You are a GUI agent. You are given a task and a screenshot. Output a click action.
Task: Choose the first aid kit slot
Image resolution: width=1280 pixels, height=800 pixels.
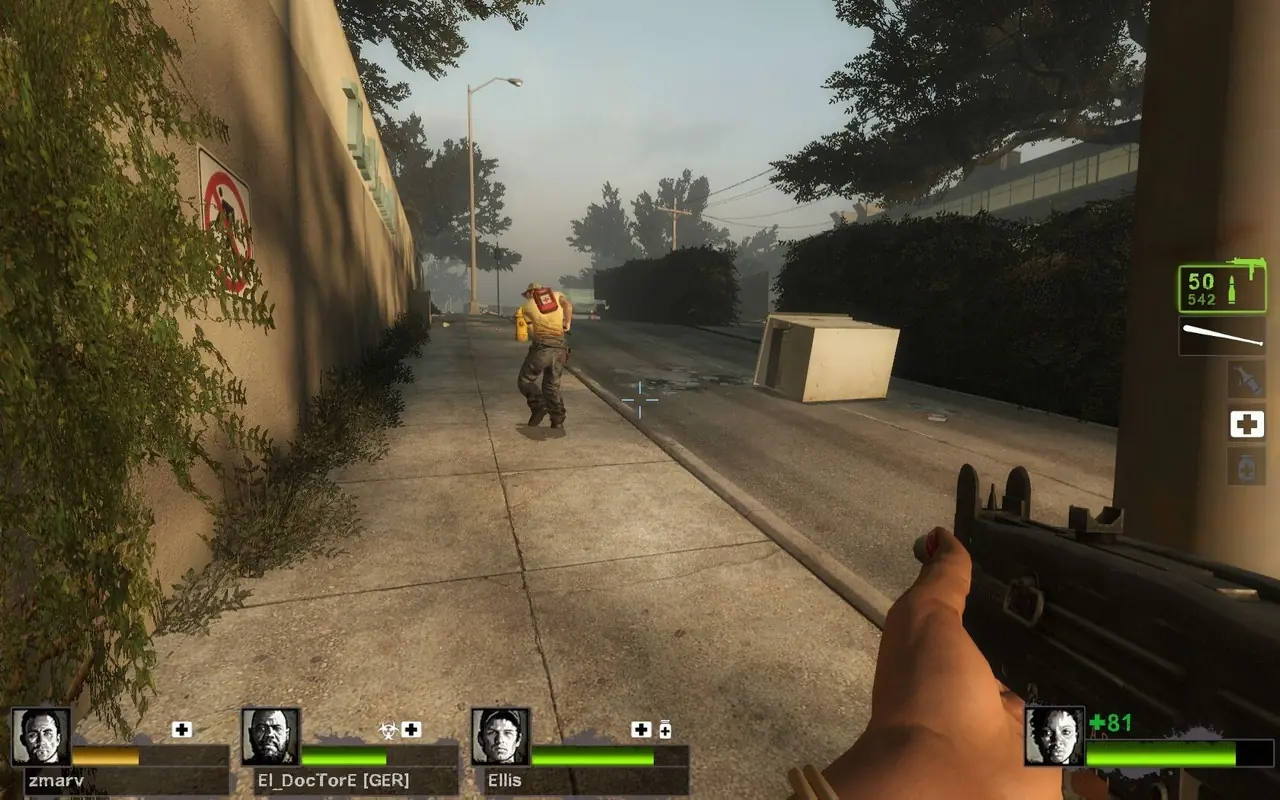pyautogui.click(x=1246, y=424)
